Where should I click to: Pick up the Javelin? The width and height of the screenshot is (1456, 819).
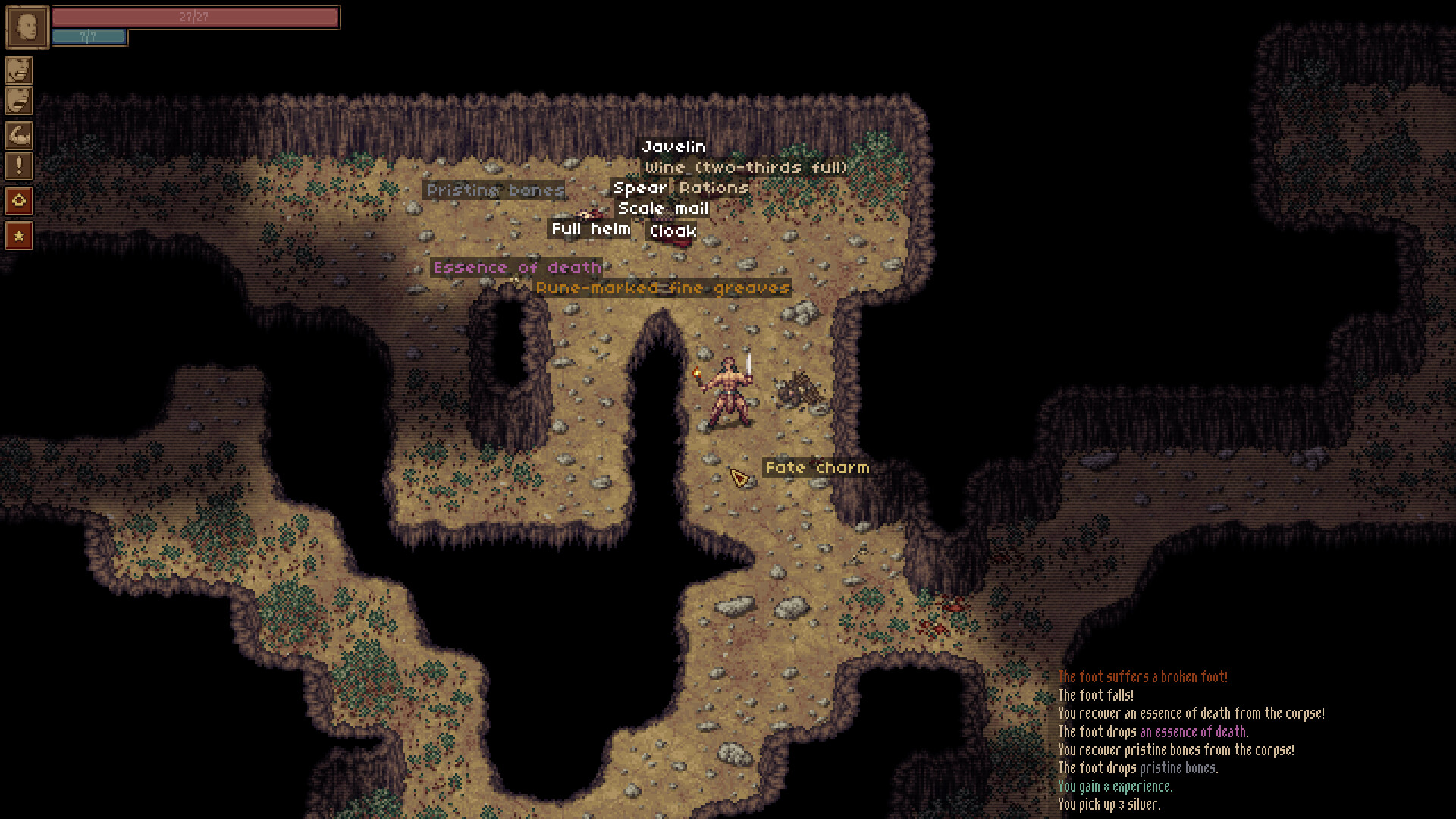673,146
